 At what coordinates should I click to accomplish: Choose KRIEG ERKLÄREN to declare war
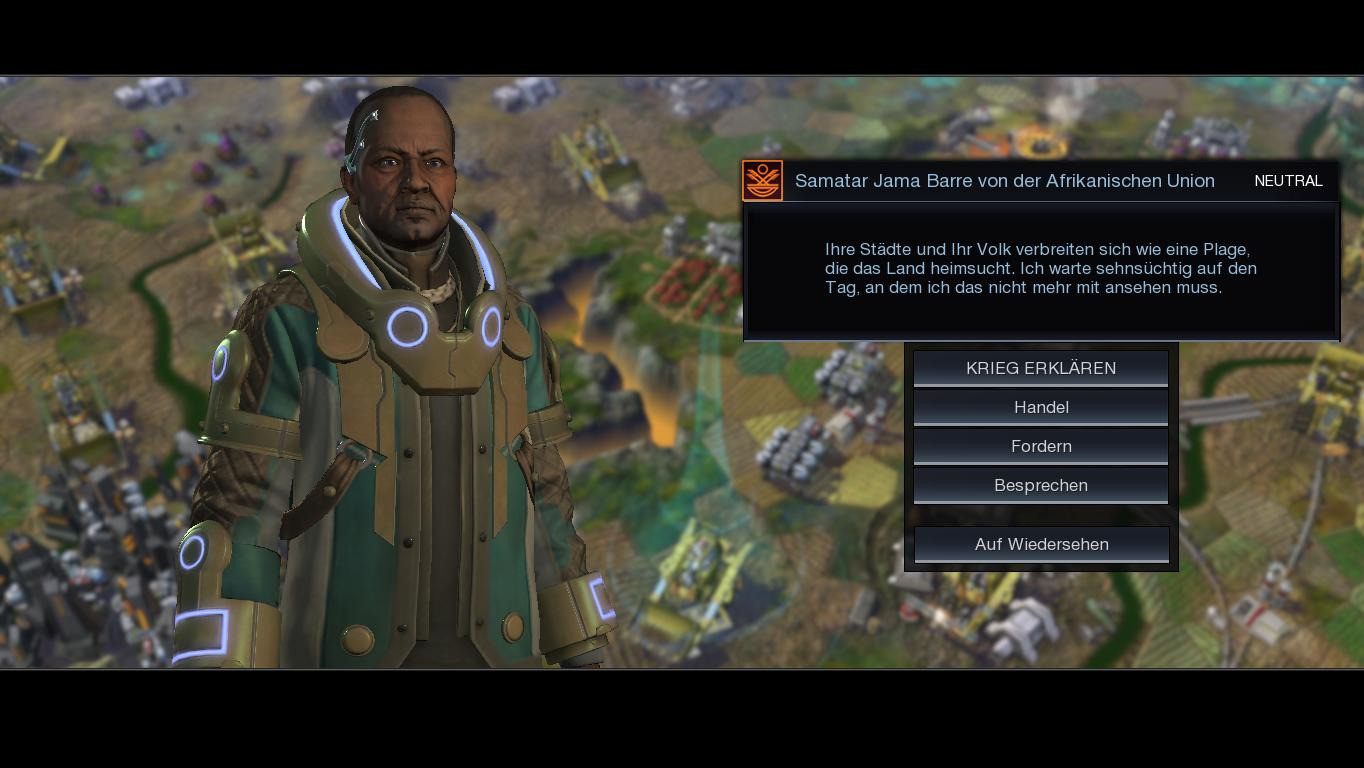1041,368
